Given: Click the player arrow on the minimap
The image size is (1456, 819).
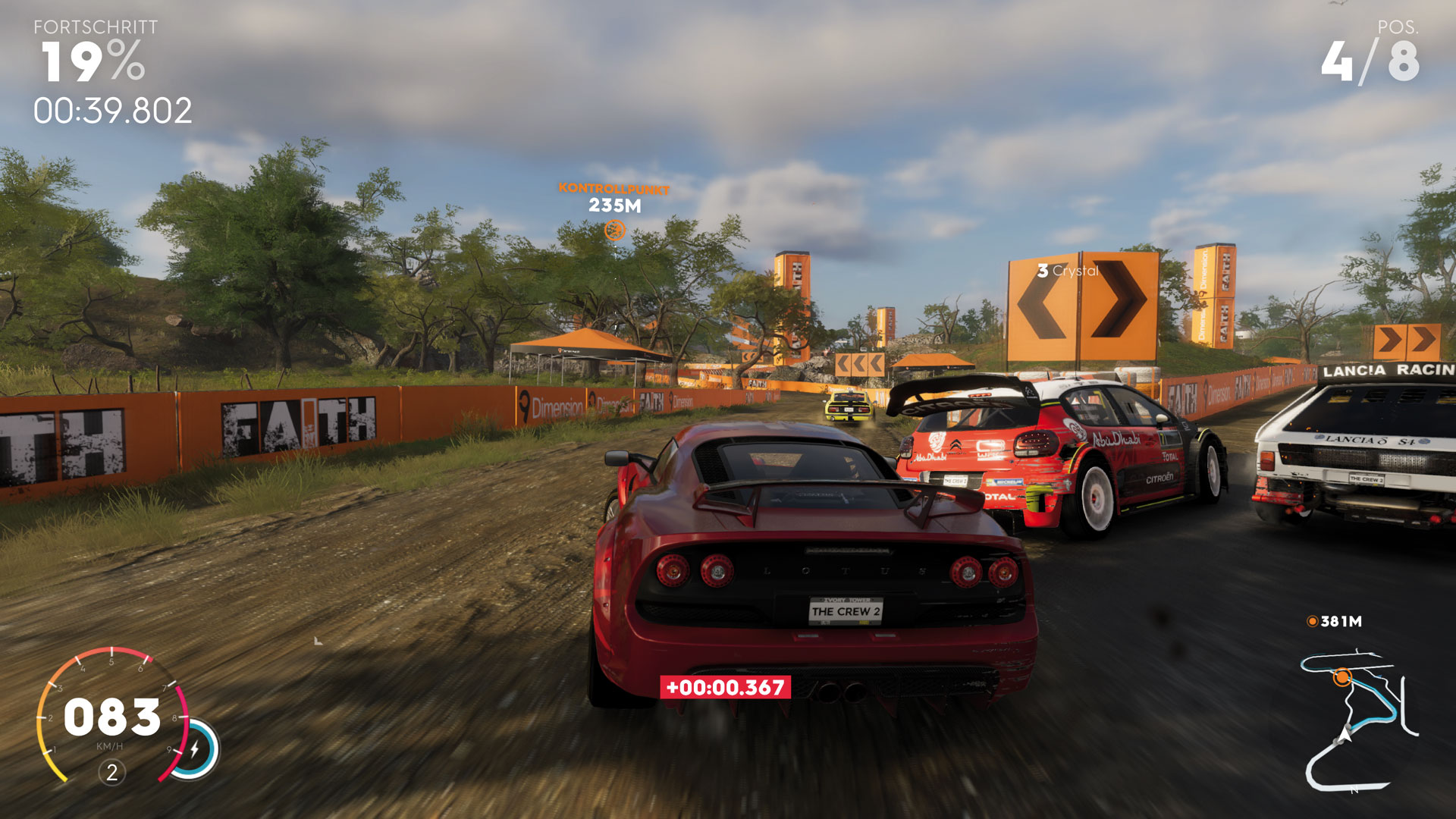Looking at the screenshot, I should [1346, 733].
